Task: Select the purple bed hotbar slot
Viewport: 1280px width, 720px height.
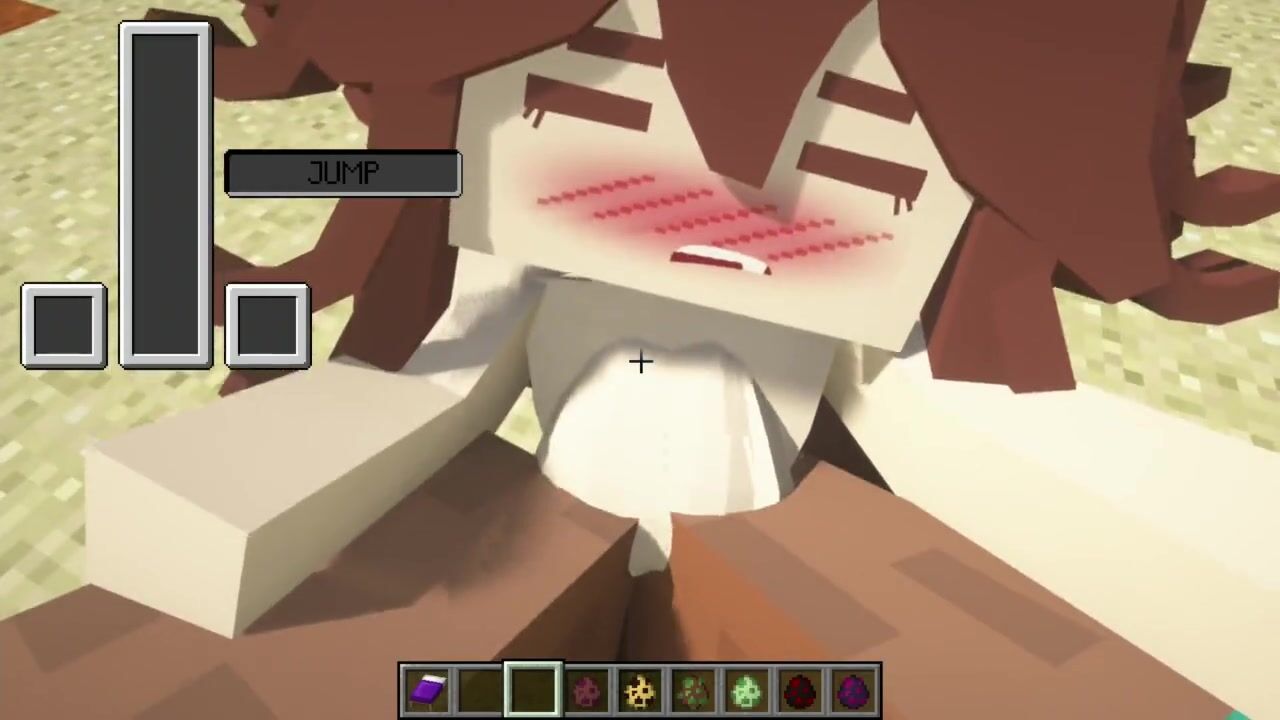Action: point(427,690)
